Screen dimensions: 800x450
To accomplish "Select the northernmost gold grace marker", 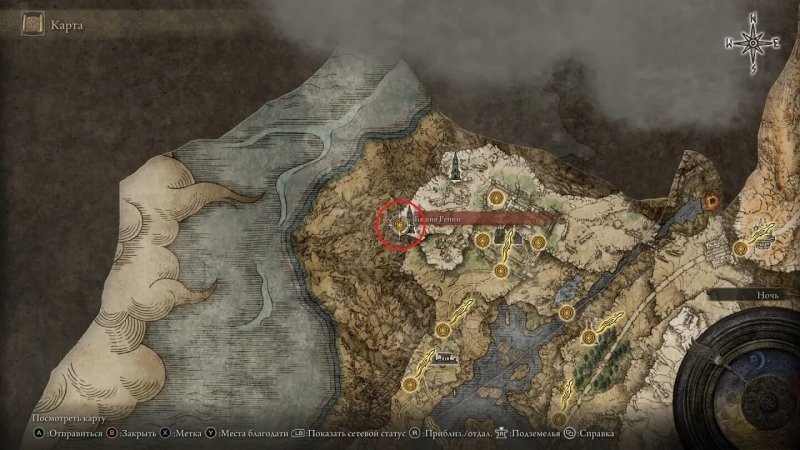I will click(x=497, y=196).
